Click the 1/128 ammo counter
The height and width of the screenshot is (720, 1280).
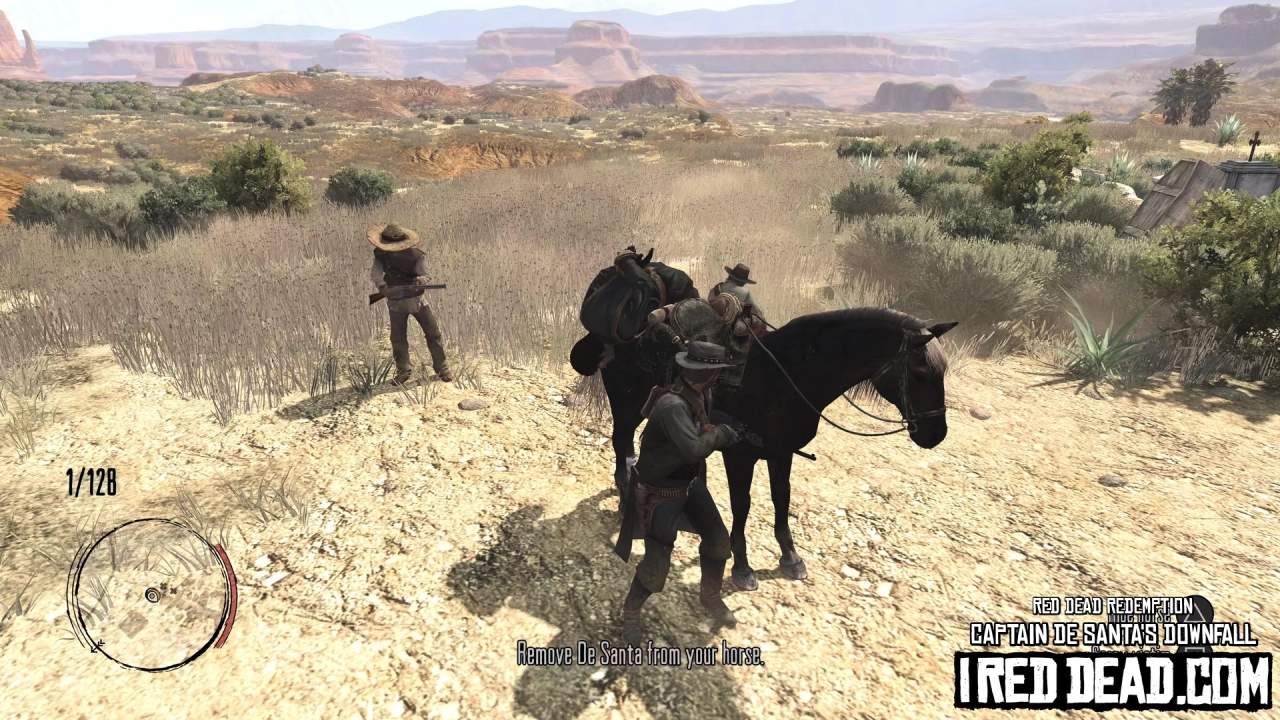pos(90,480)
